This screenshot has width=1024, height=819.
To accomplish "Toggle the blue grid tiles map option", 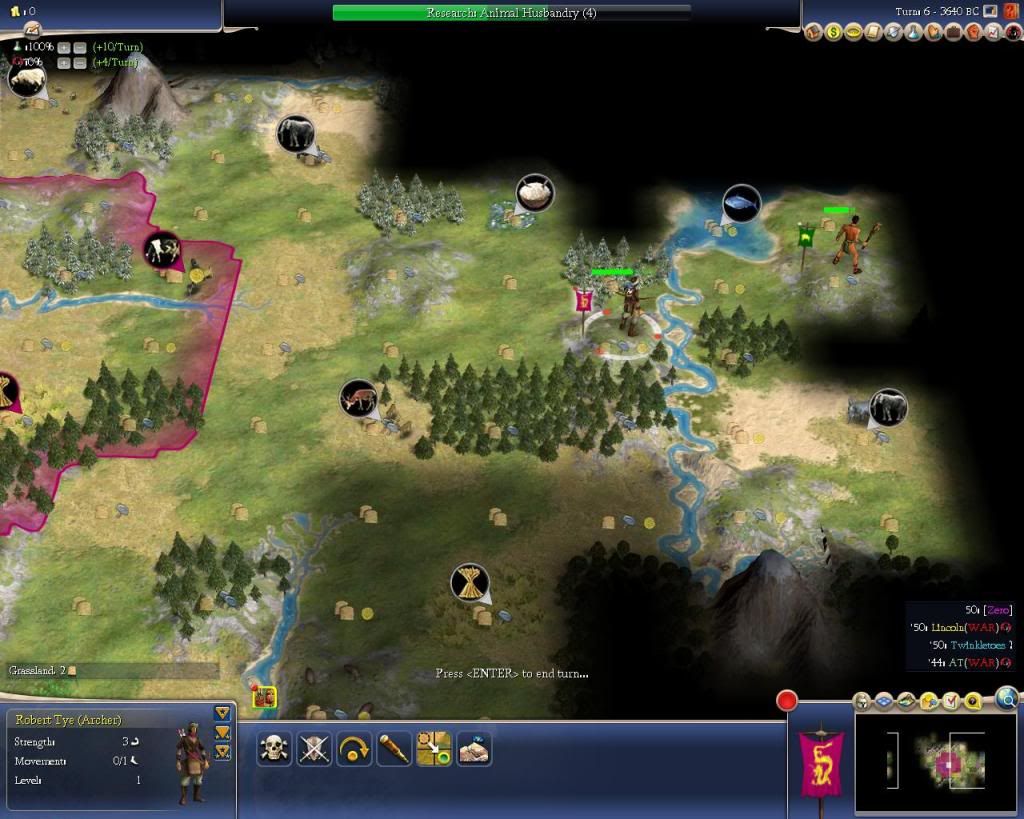I will point(884,701).
